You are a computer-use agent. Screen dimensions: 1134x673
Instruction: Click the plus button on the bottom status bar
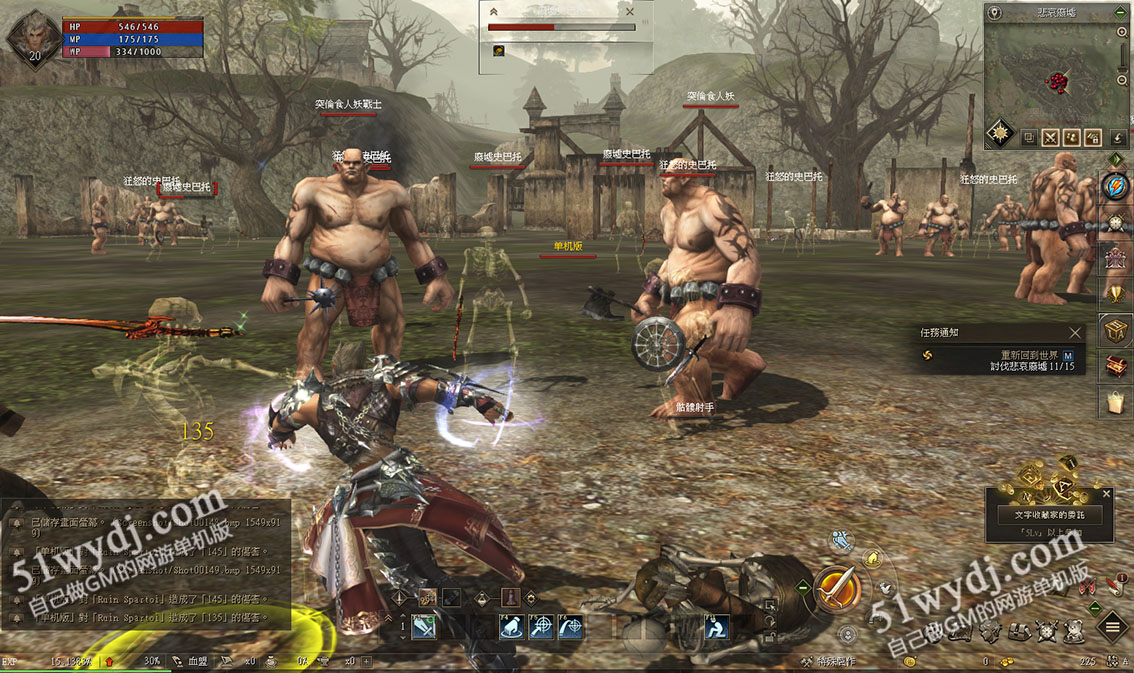[x=367, y=662]
